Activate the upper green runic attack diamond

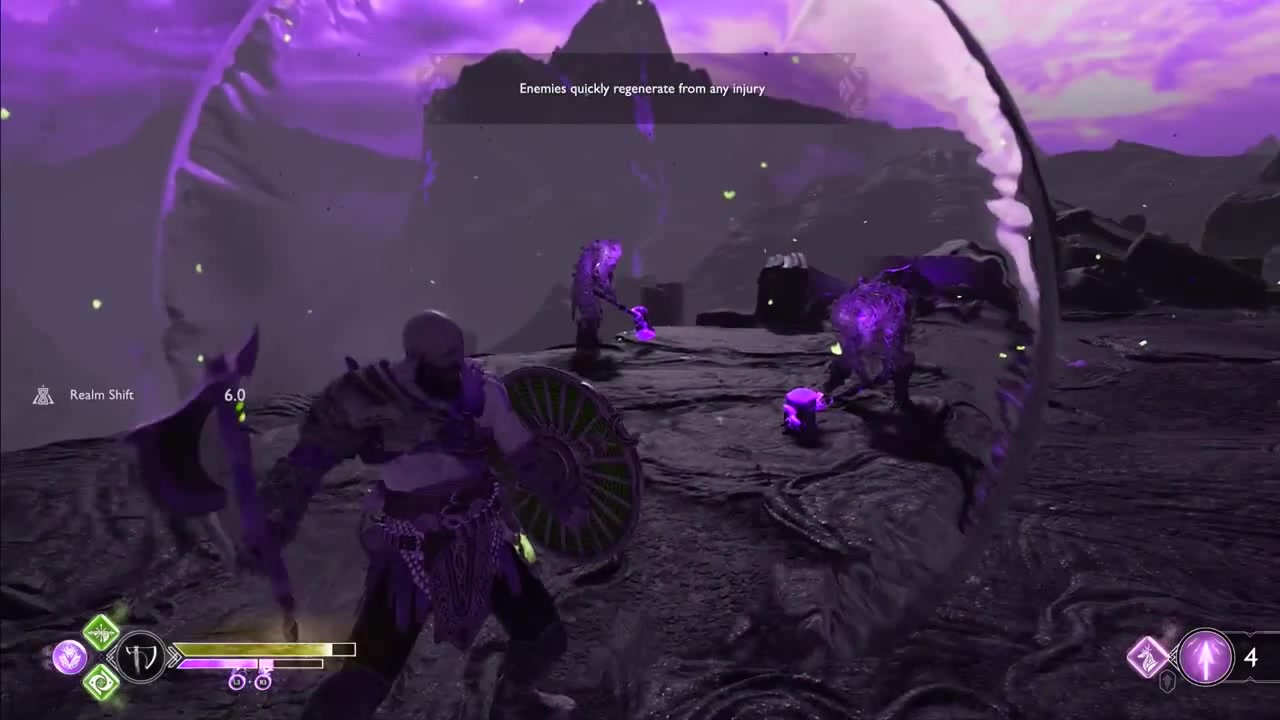point(101,632)
